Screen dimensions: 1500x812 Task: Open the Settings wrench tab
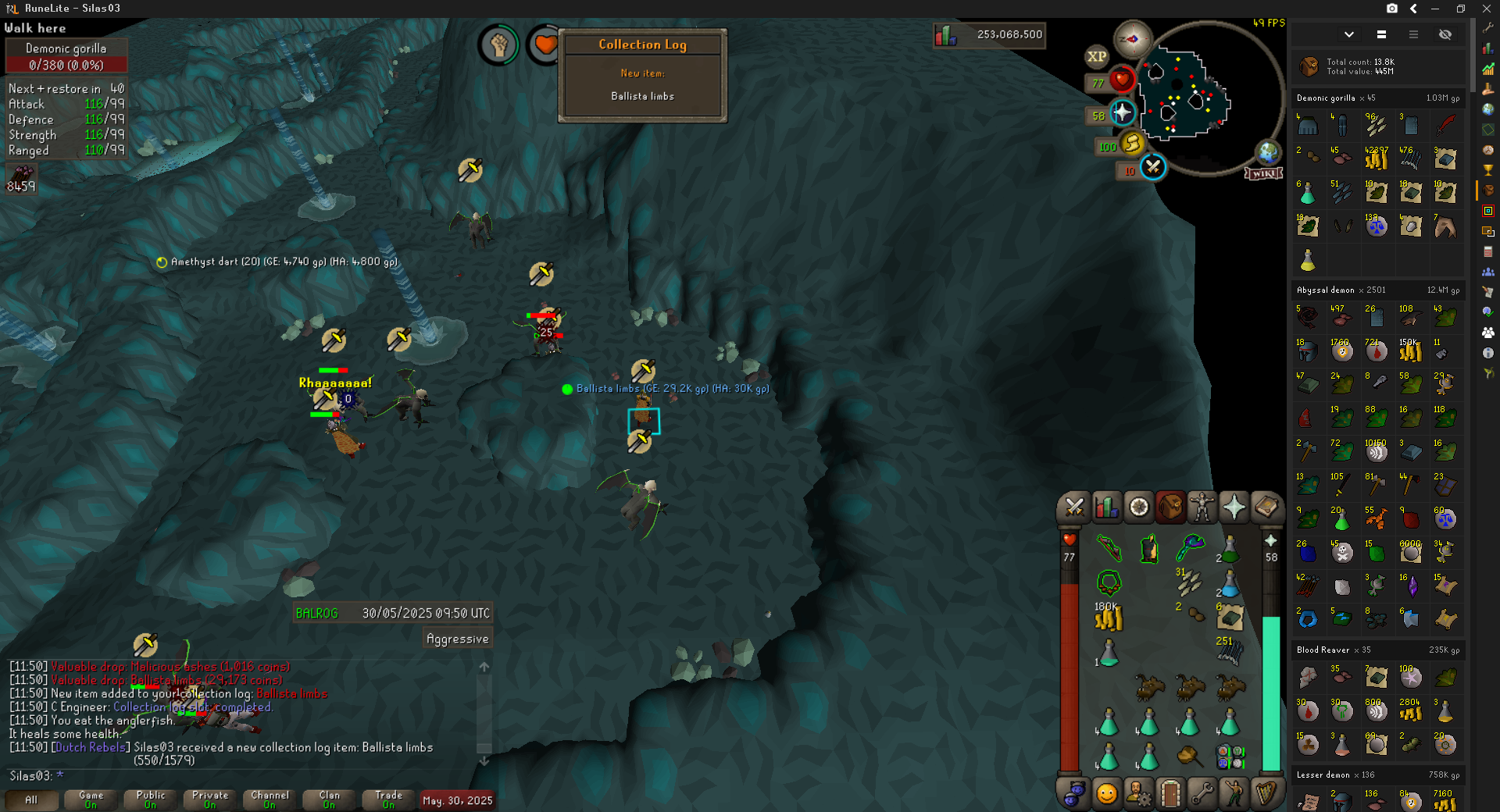(1202, 794)
